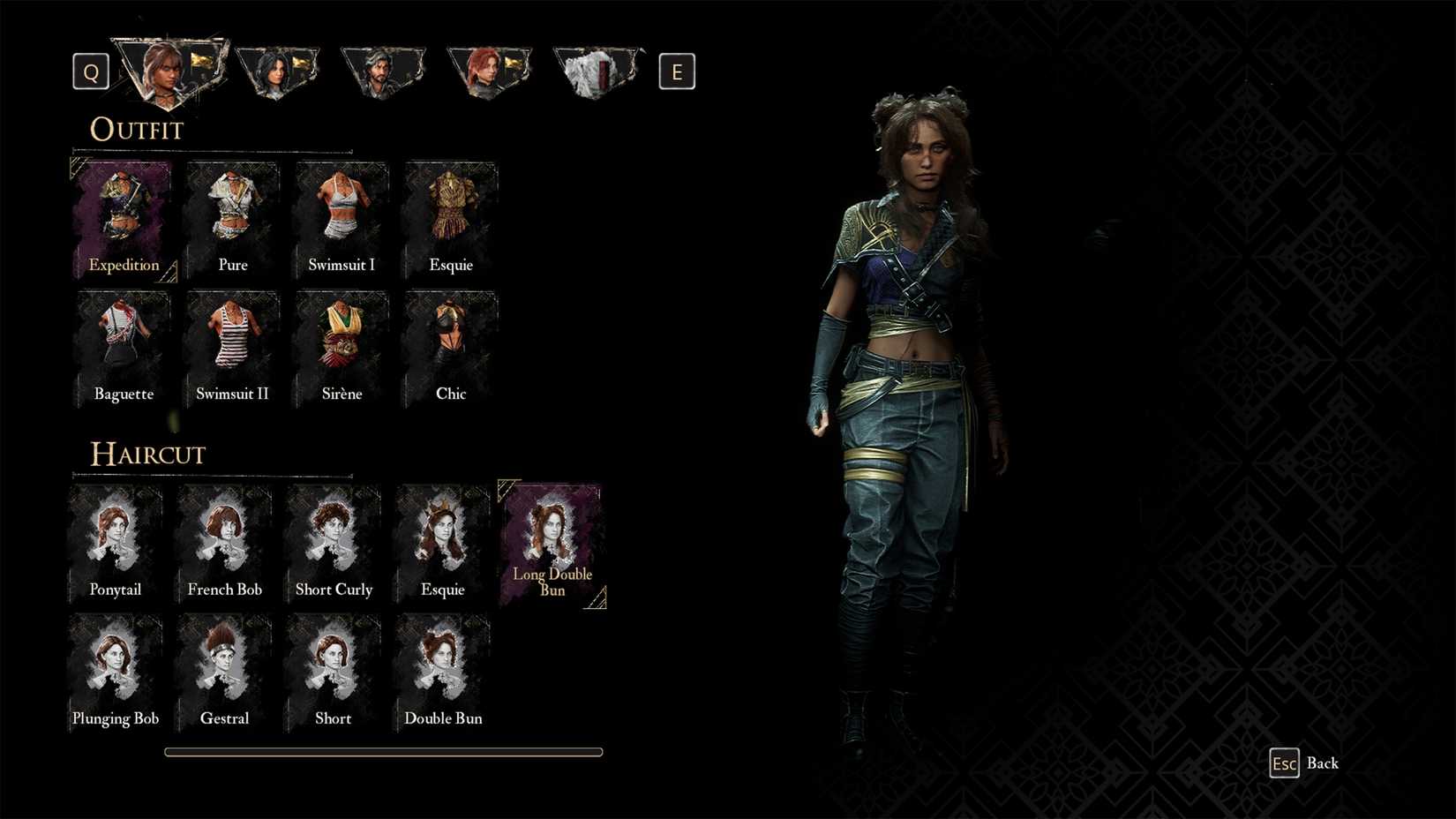Switch to the second character portrait tab

[278, 71]
